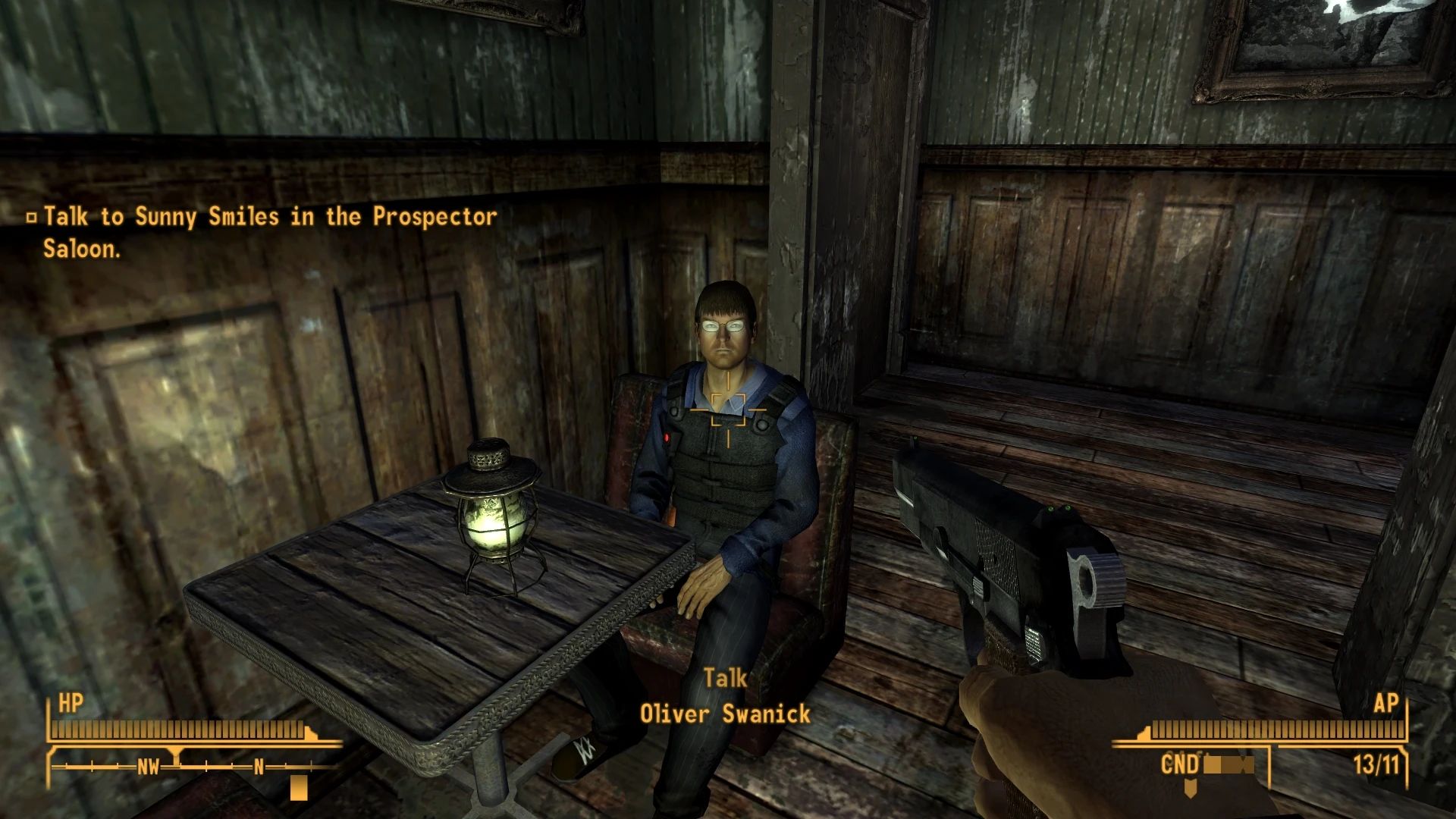This screenshot has height=819, width=1456.
Task: Click the N marker on the compass
Action: (258, 768)
